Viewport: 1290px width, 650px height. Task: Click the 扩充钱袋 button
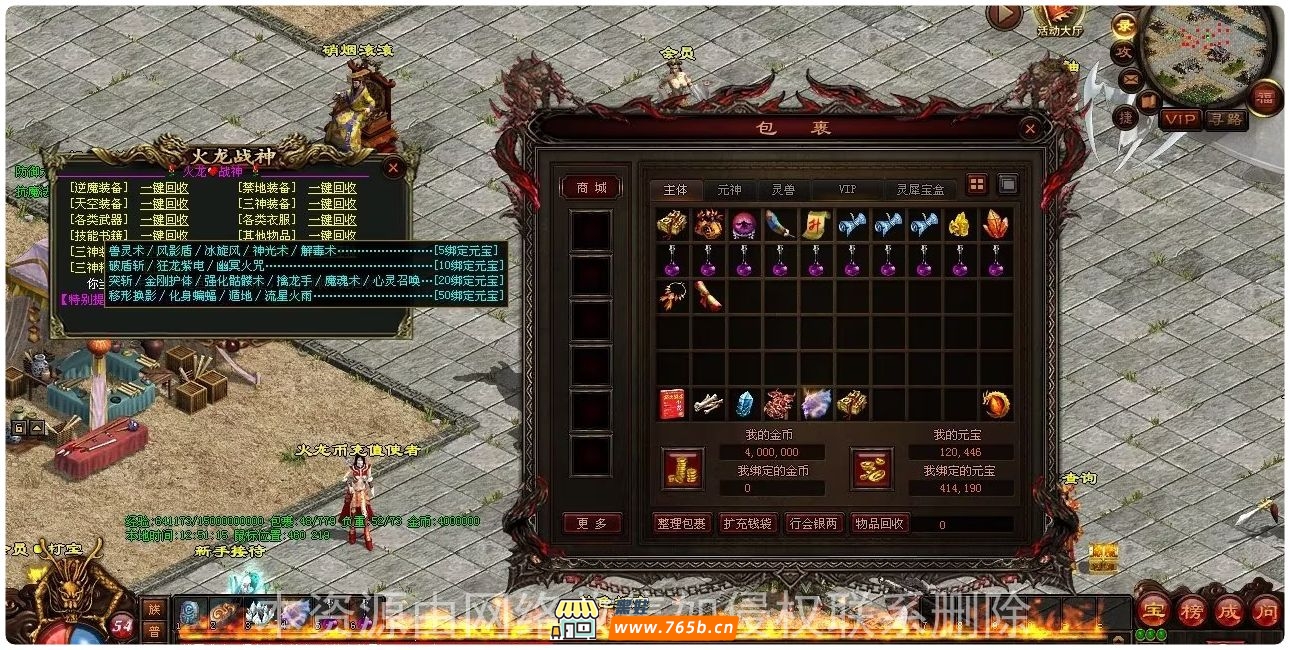[747, 523]
